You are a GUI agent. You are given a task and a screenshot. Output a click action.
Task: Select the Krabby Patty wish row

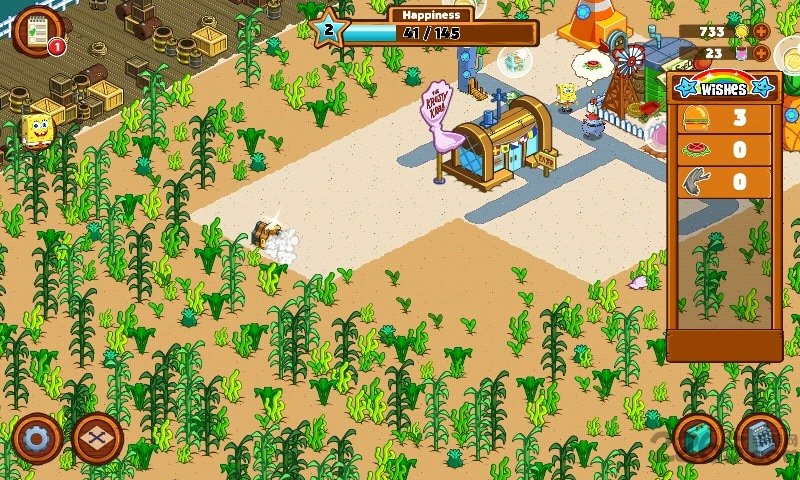[726, 118]
